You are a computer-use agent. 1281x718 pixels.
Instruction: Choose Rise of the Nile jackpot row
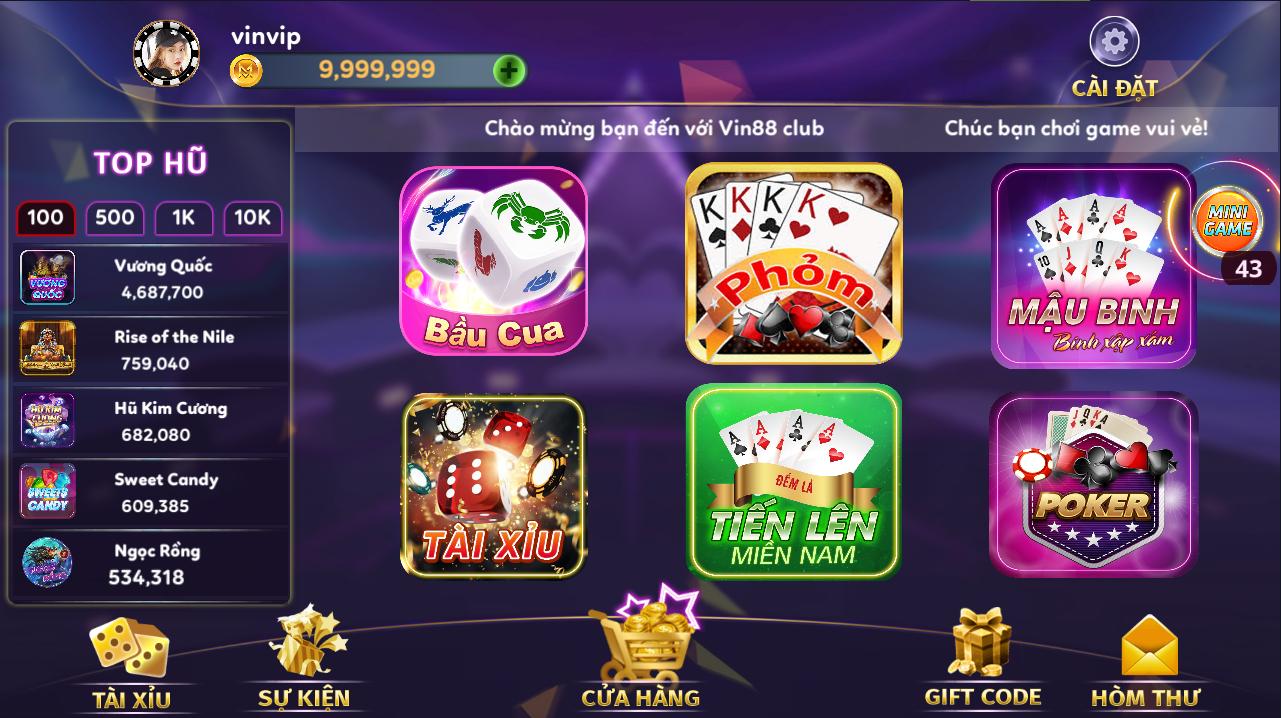point(150,349)
